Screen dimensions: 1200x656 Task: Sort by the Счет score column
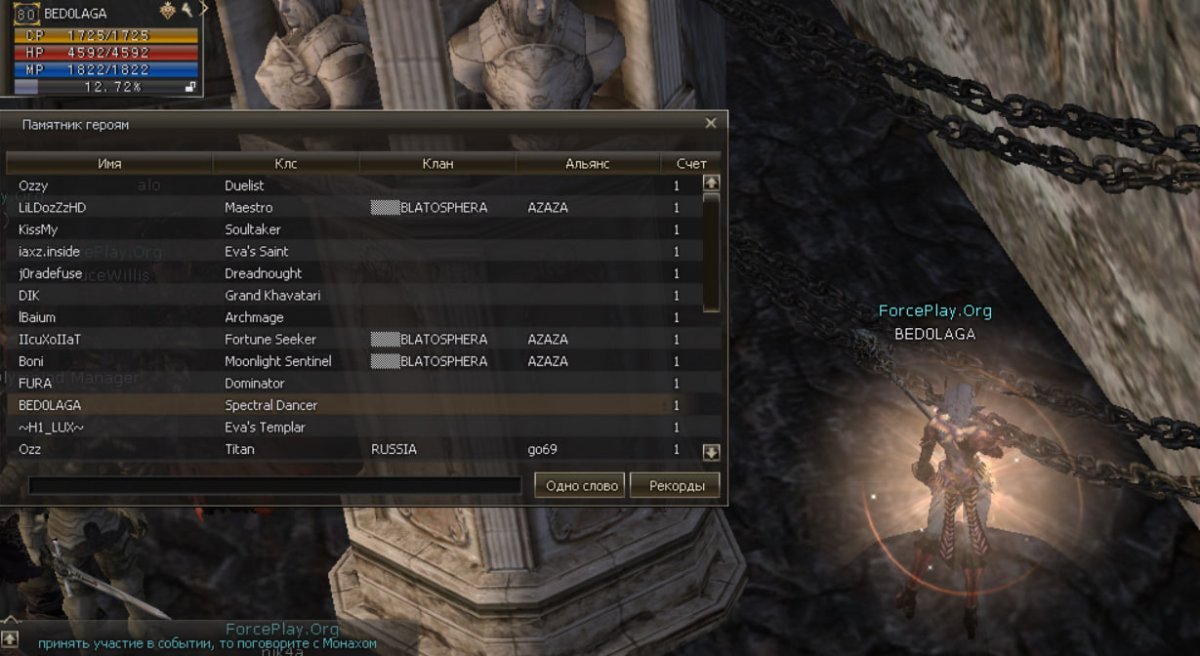coord(690,163)
